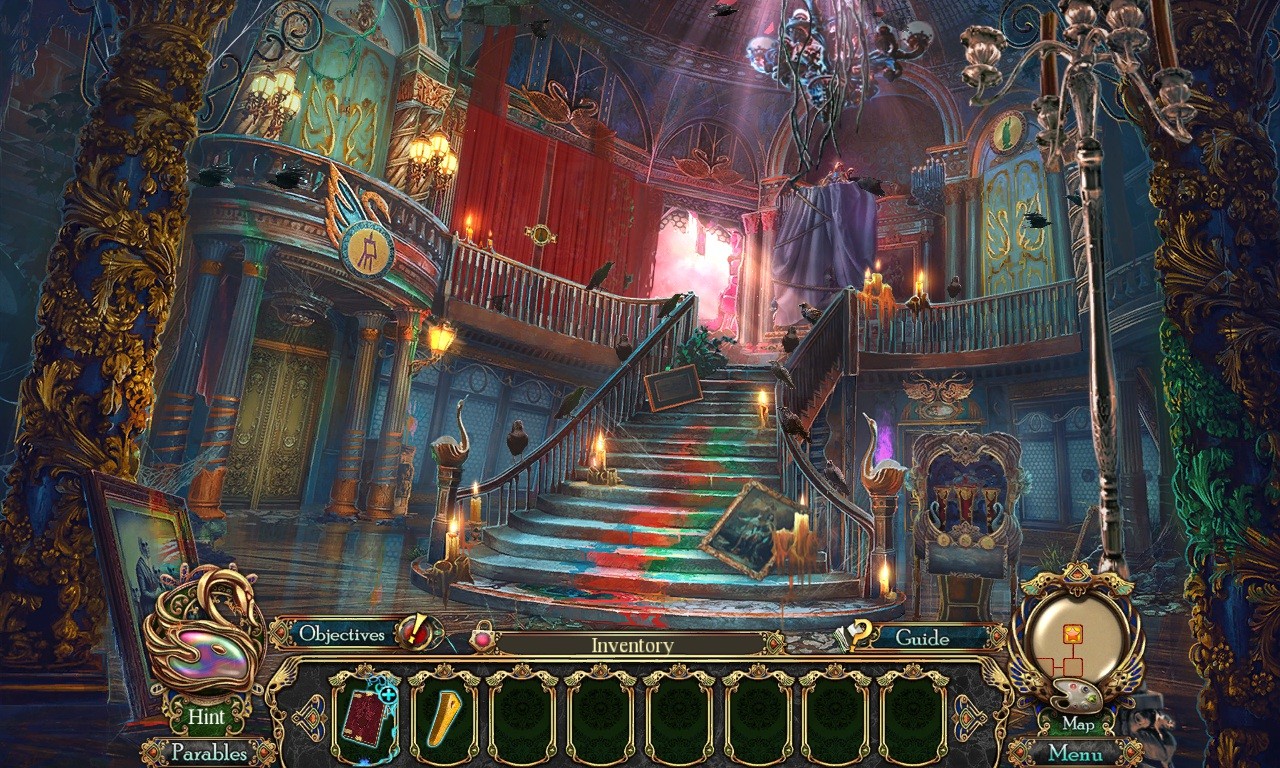Image resolution: width=1280 pixels, height=768 pixels.
Task: Toggle the padlock to lock the inventory bar
Action: tap(483, 638)
